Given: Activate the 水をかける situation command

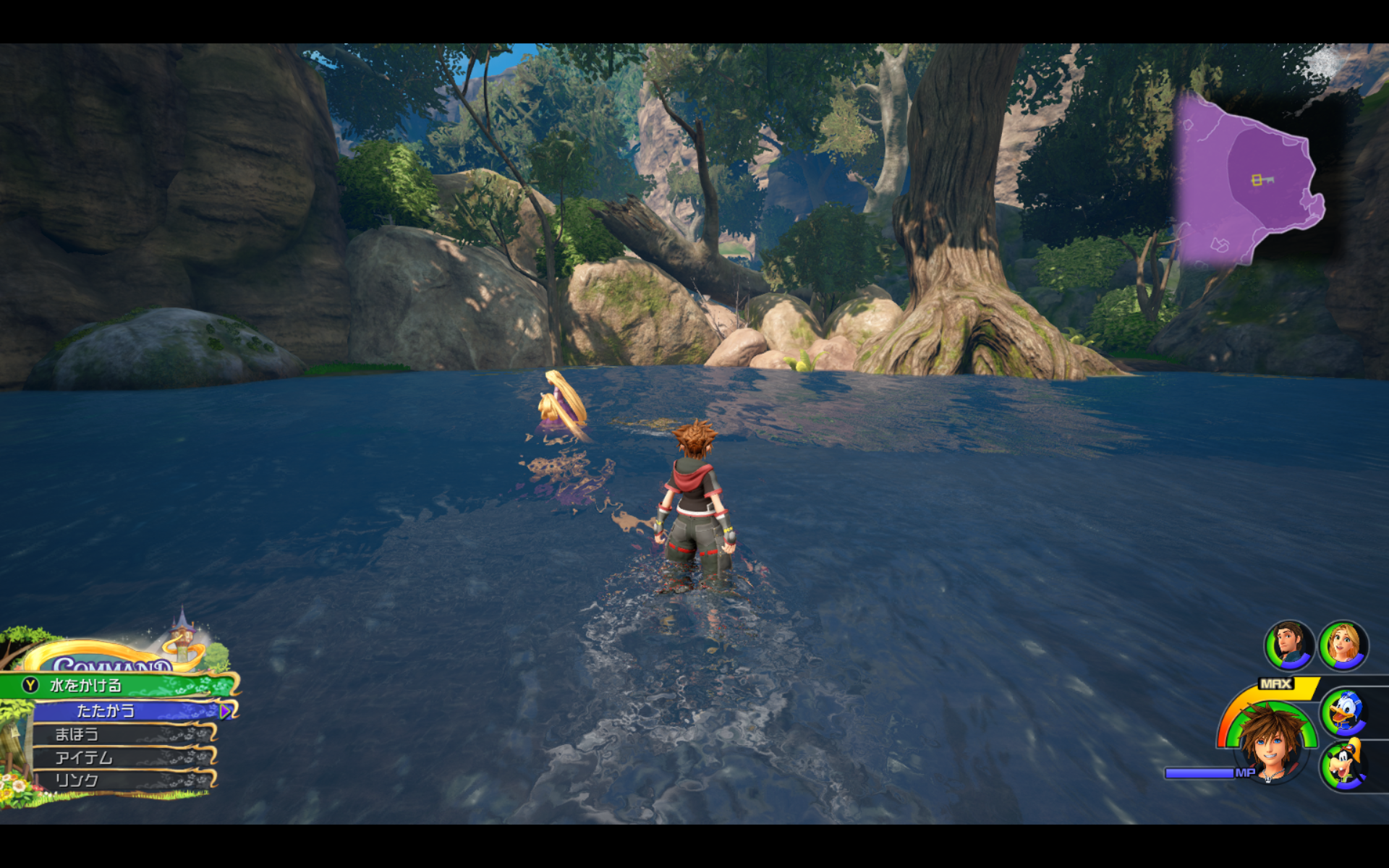Looking at the screenshot, I should coord(119,685).
